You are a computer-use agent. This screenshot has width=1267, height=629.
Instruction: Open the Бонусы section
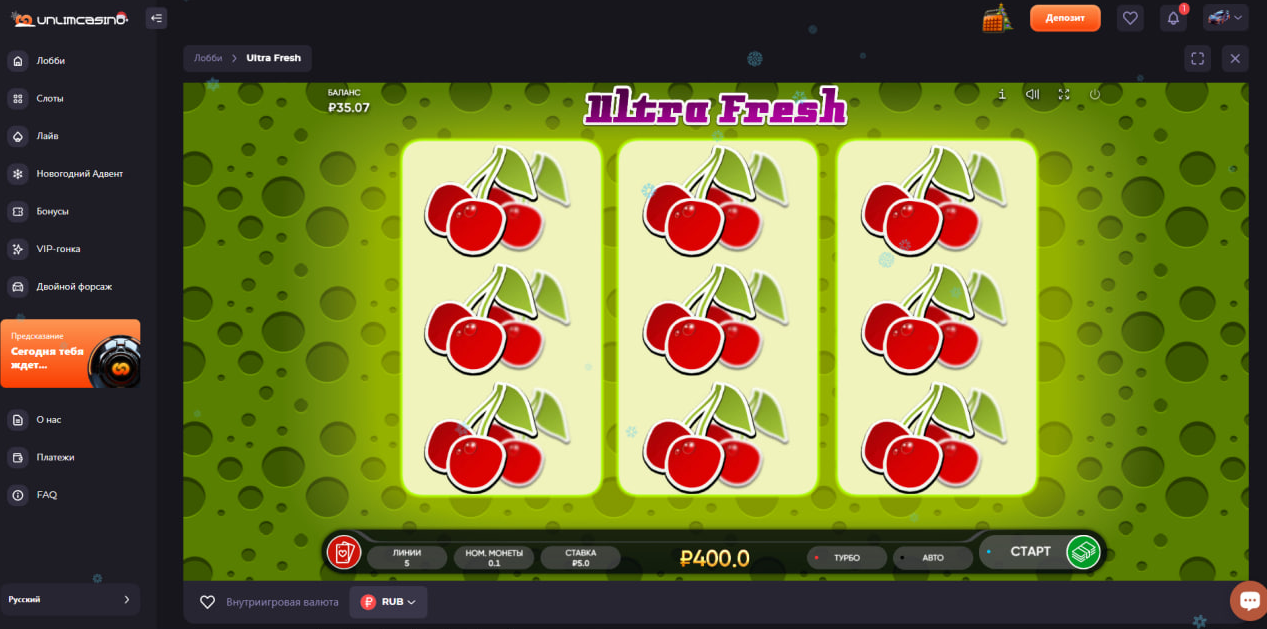coord(52,211)
